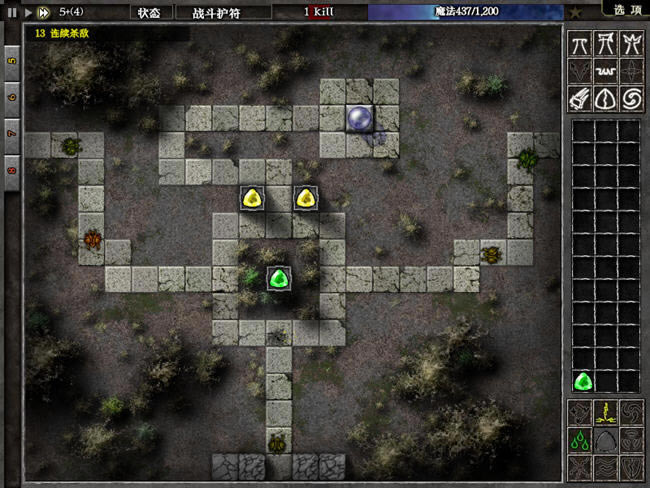650x488 pixels.
Task: Call incoming wave number 5
Action: click(12, 60)
